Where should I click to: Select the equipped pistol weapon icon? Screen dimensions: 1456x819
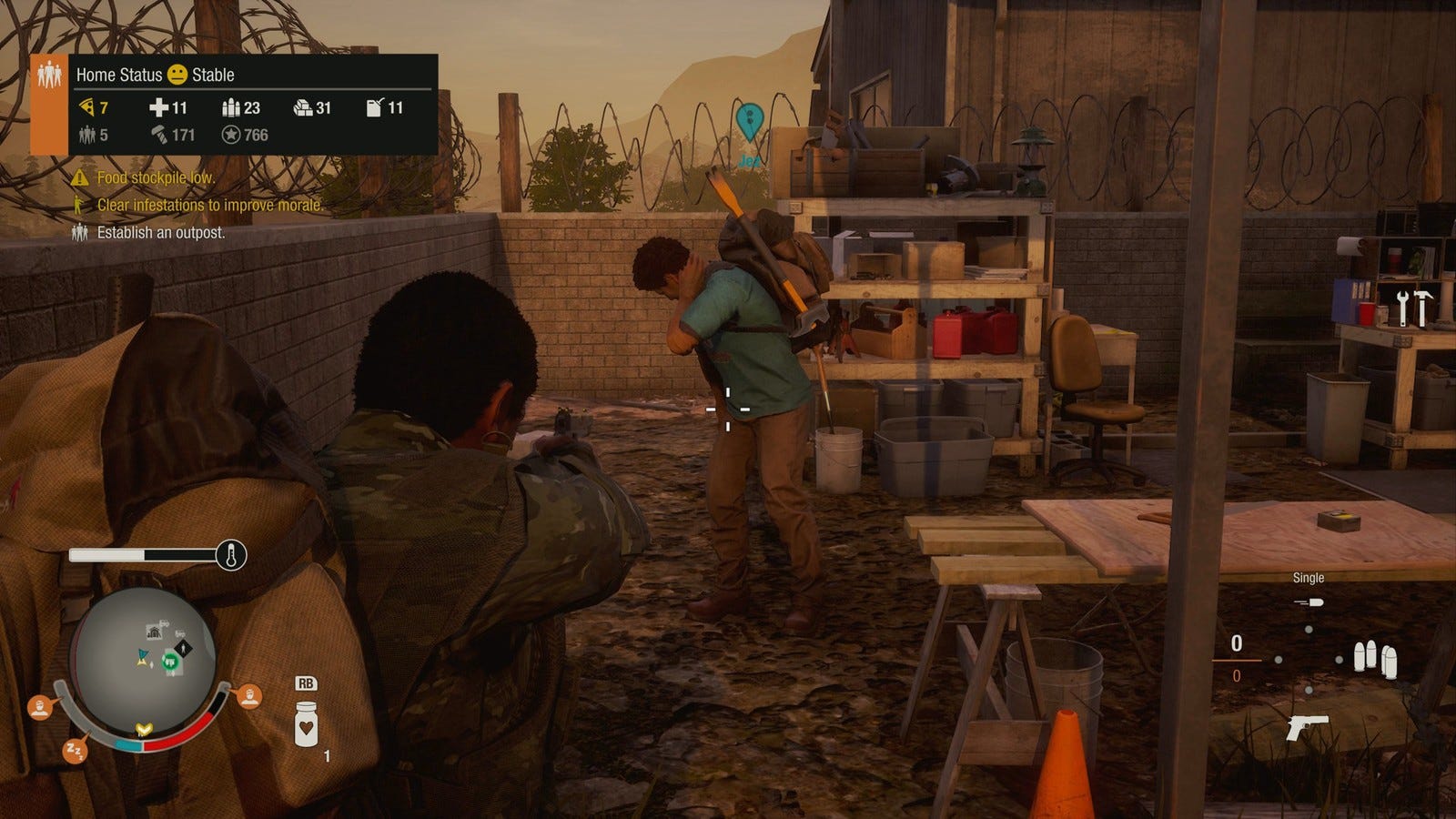click(x=1308, y=727)
